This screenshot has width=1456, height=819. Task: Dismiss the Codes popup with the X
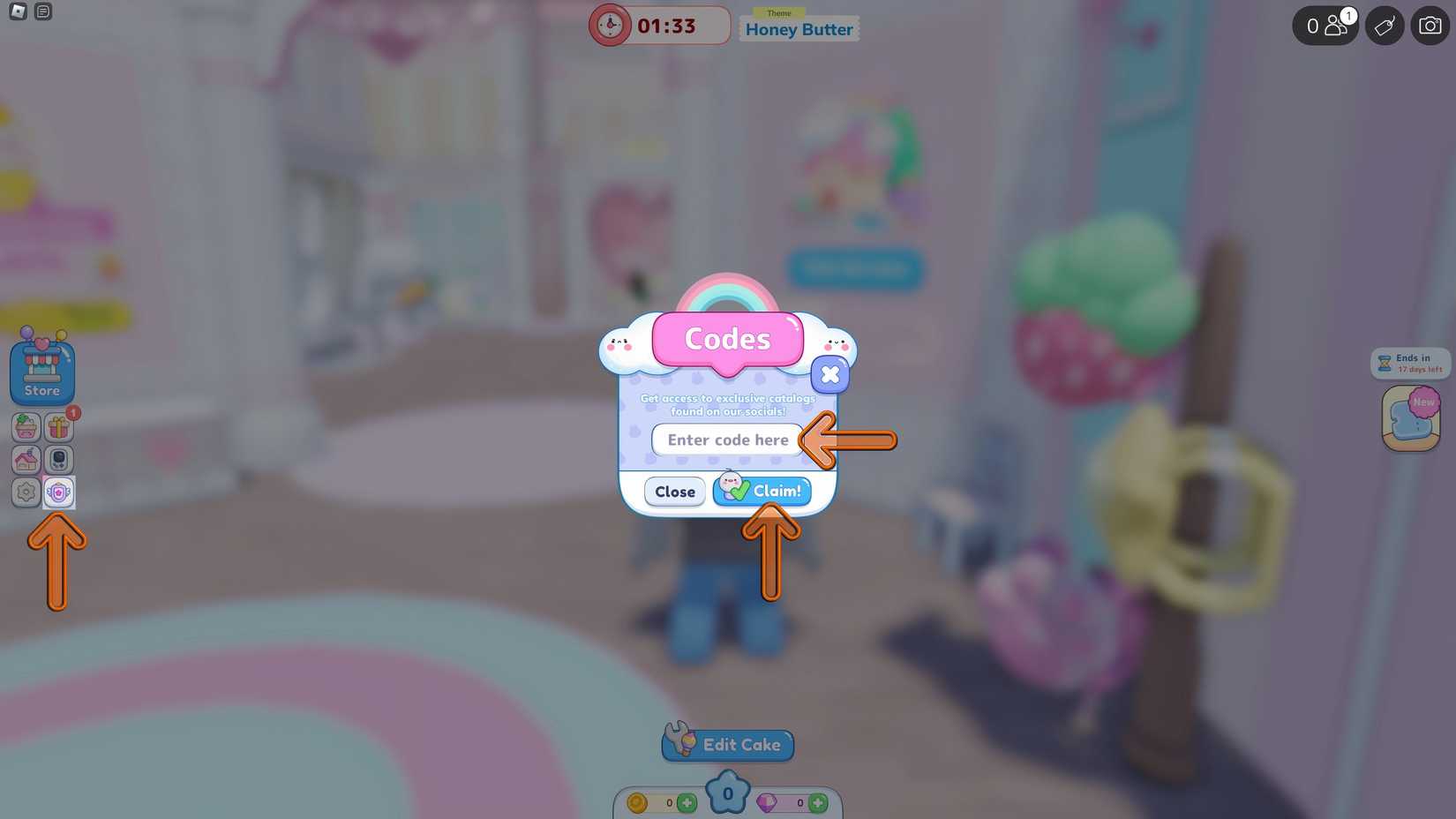(x=829, y=374)
